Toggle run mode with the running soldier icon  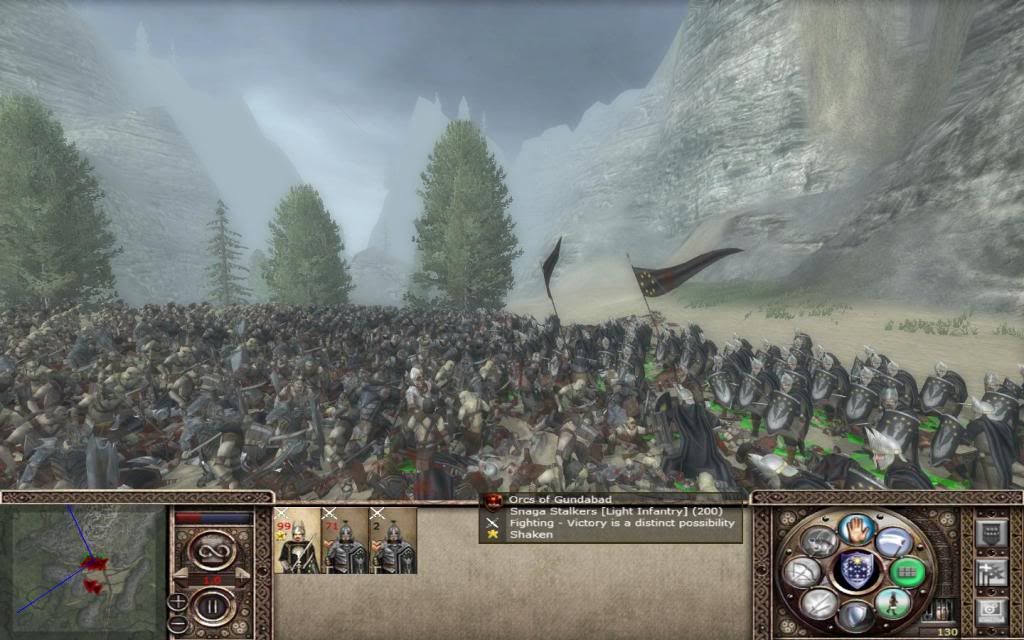[x=893, y=602]
